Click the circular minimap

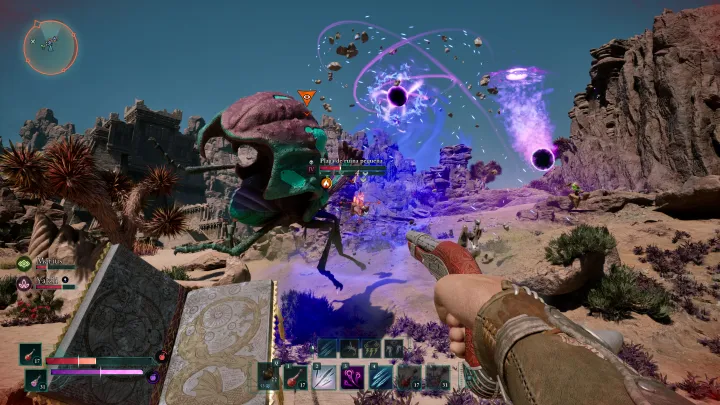[50, 47]
